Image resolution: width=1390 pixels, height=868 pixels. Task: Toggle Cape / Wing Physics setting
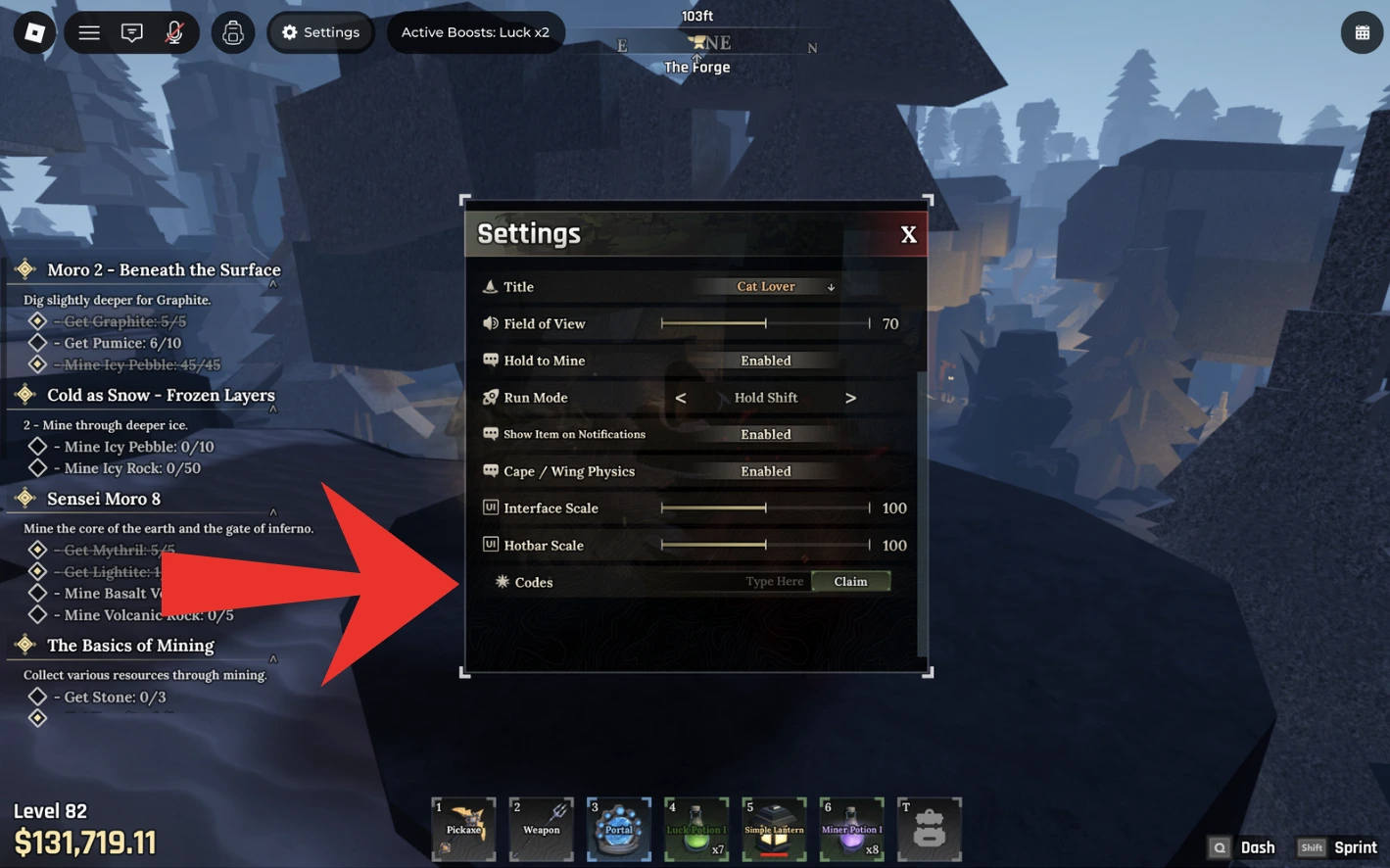pos(765,471)
